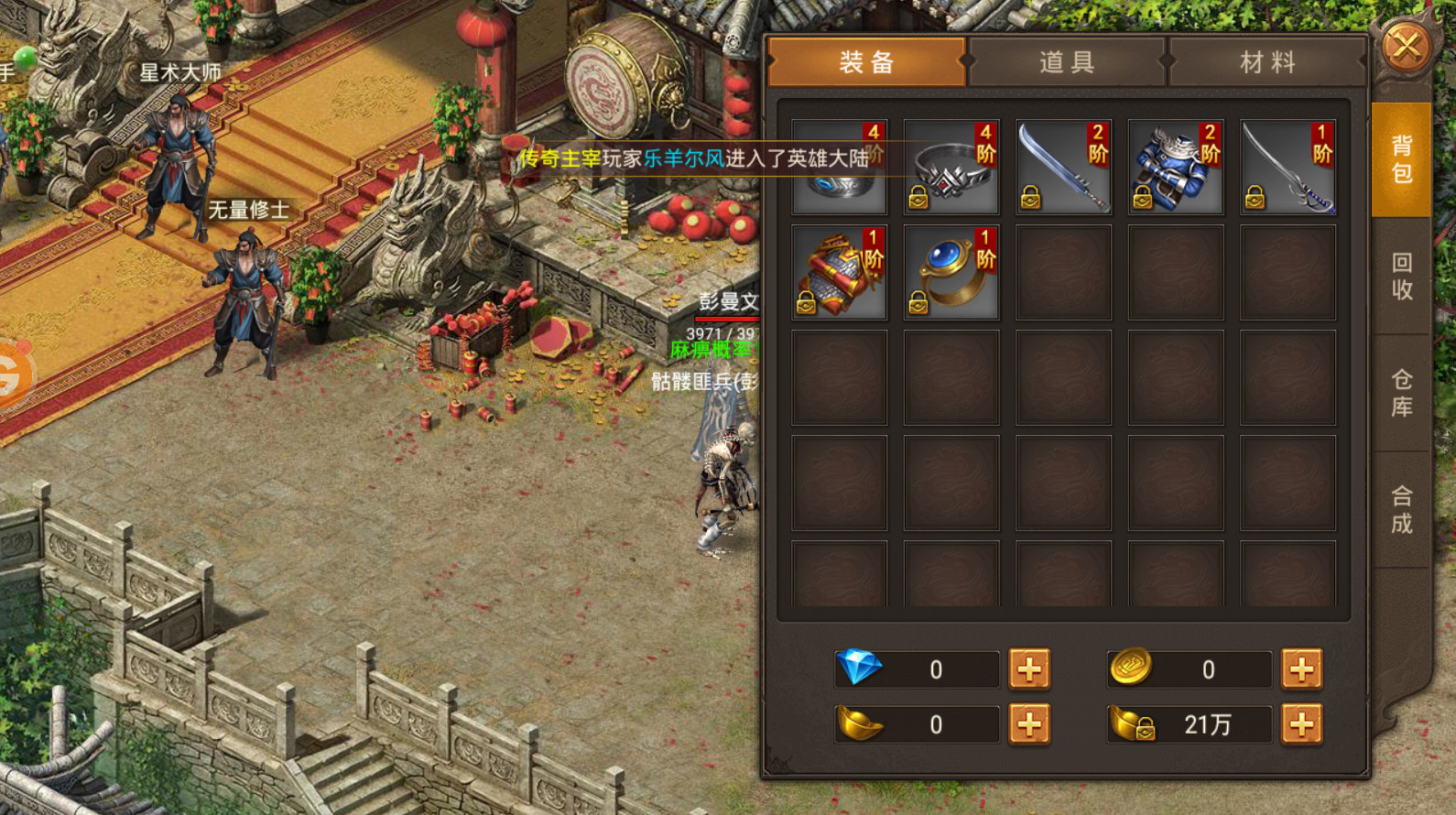Select the 4阶 silver crown item
Screen dimensions: 1456x815
(x=951, y=167)
